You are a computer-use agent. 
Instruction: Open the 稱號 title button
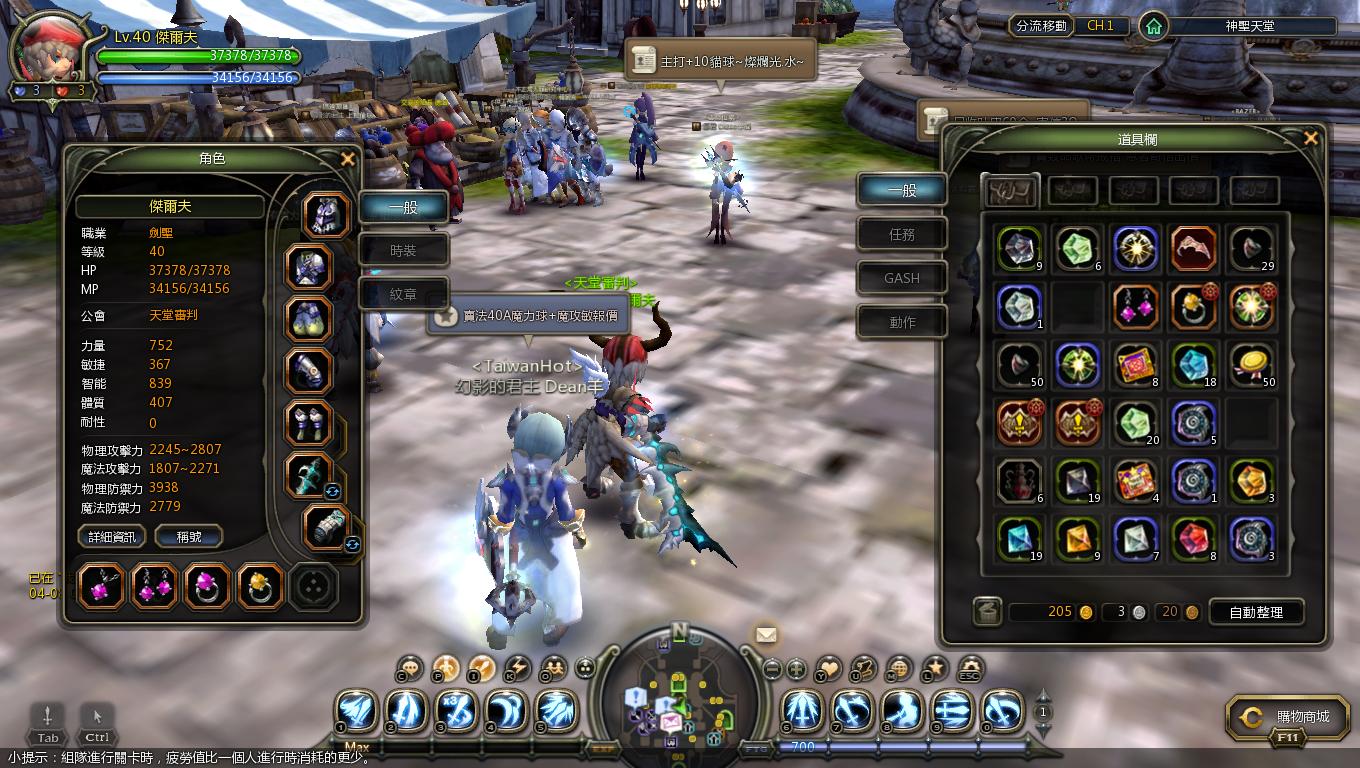tap(188, 537)
